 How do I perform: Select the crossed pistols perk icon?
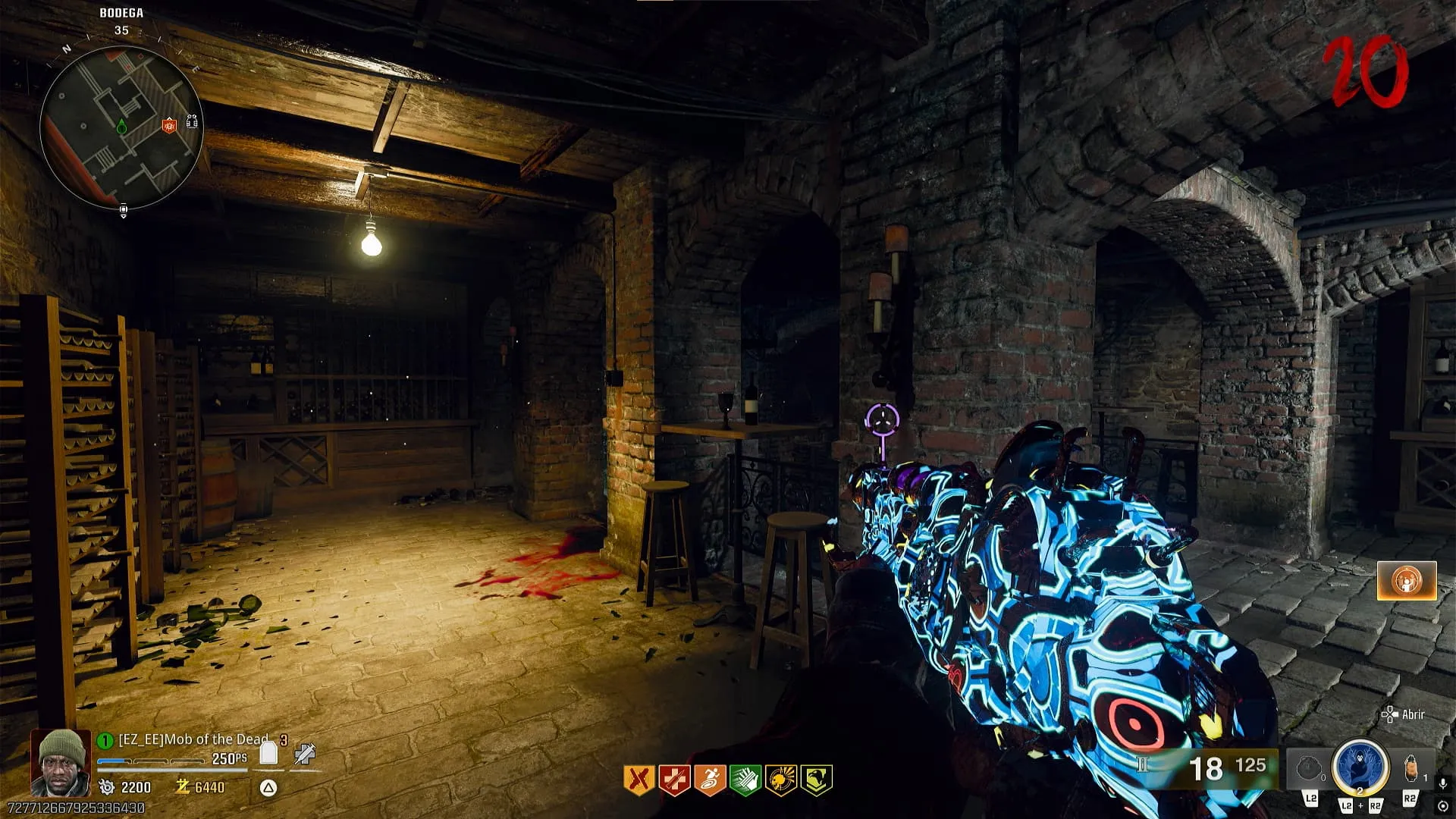(x=639, y=780)
